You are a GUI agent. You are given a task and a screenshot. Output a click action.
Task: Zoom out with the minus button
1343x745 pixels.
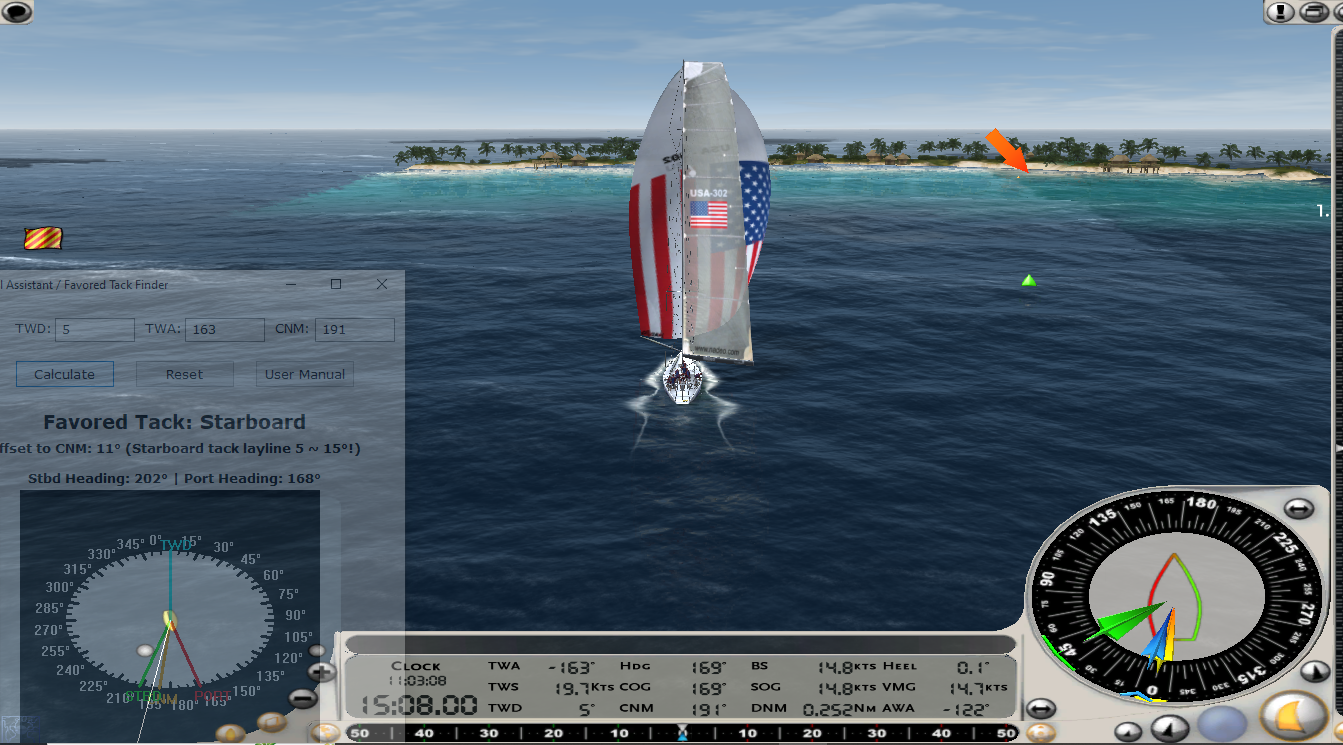[x=303, y=699]
